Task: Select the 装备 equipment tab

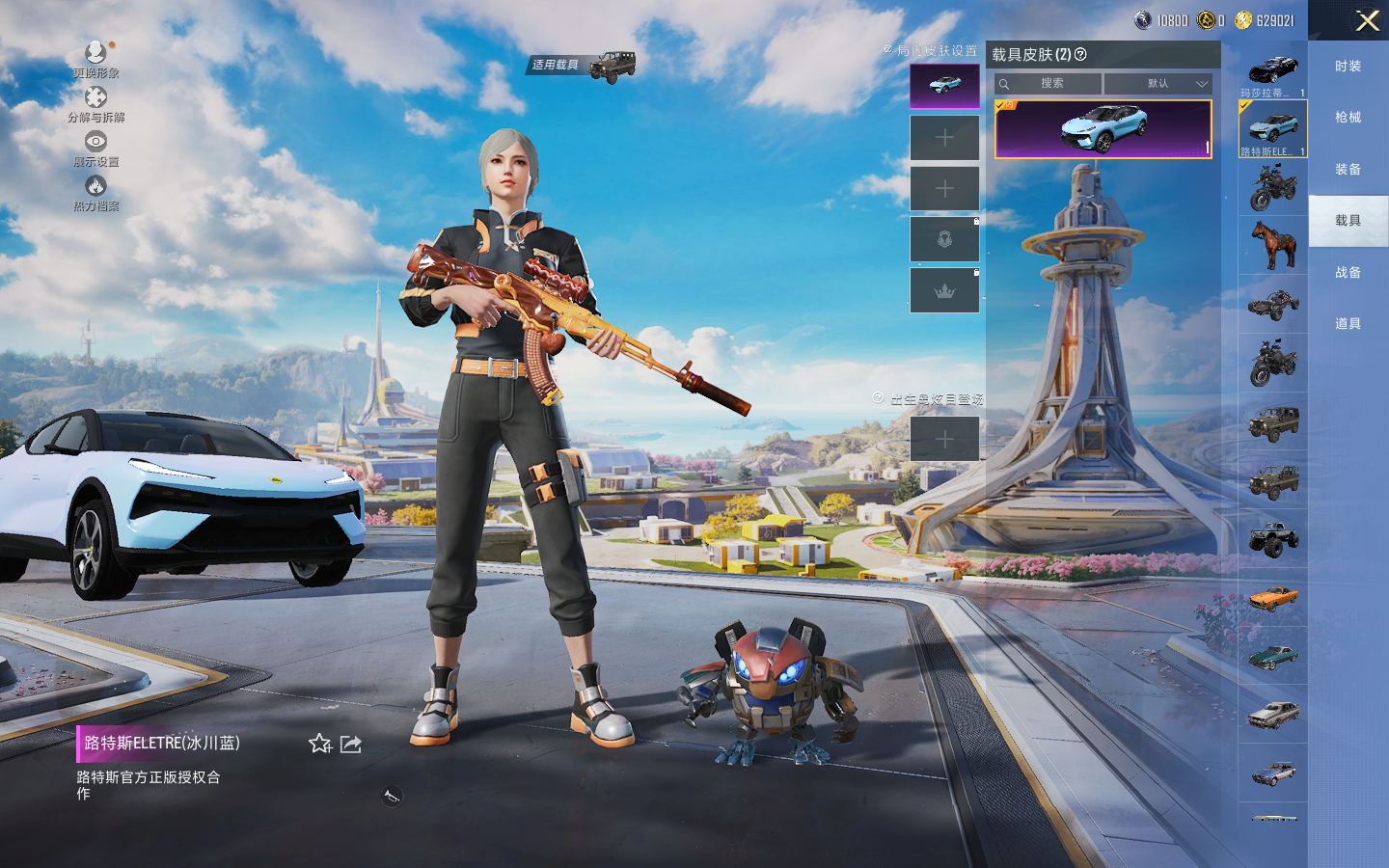Action: pyautogui.click(x=1348, y=170)
